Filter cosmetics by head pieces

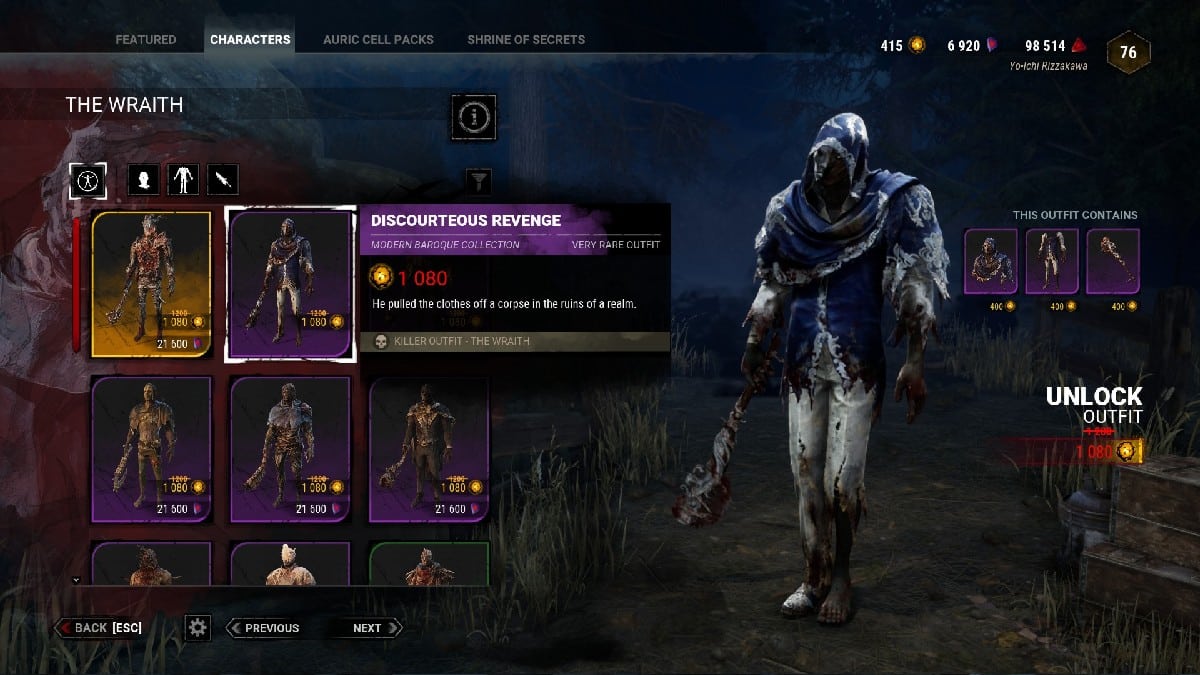tap(144, 180)
